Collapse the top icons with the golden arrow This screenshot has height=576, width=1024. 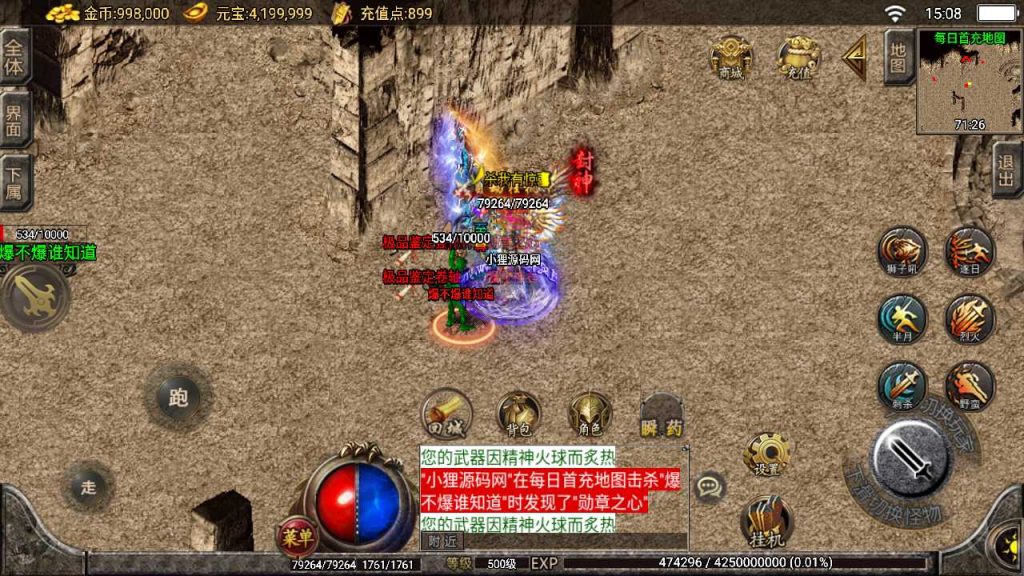pyautogui.click(x=854, y=58)
